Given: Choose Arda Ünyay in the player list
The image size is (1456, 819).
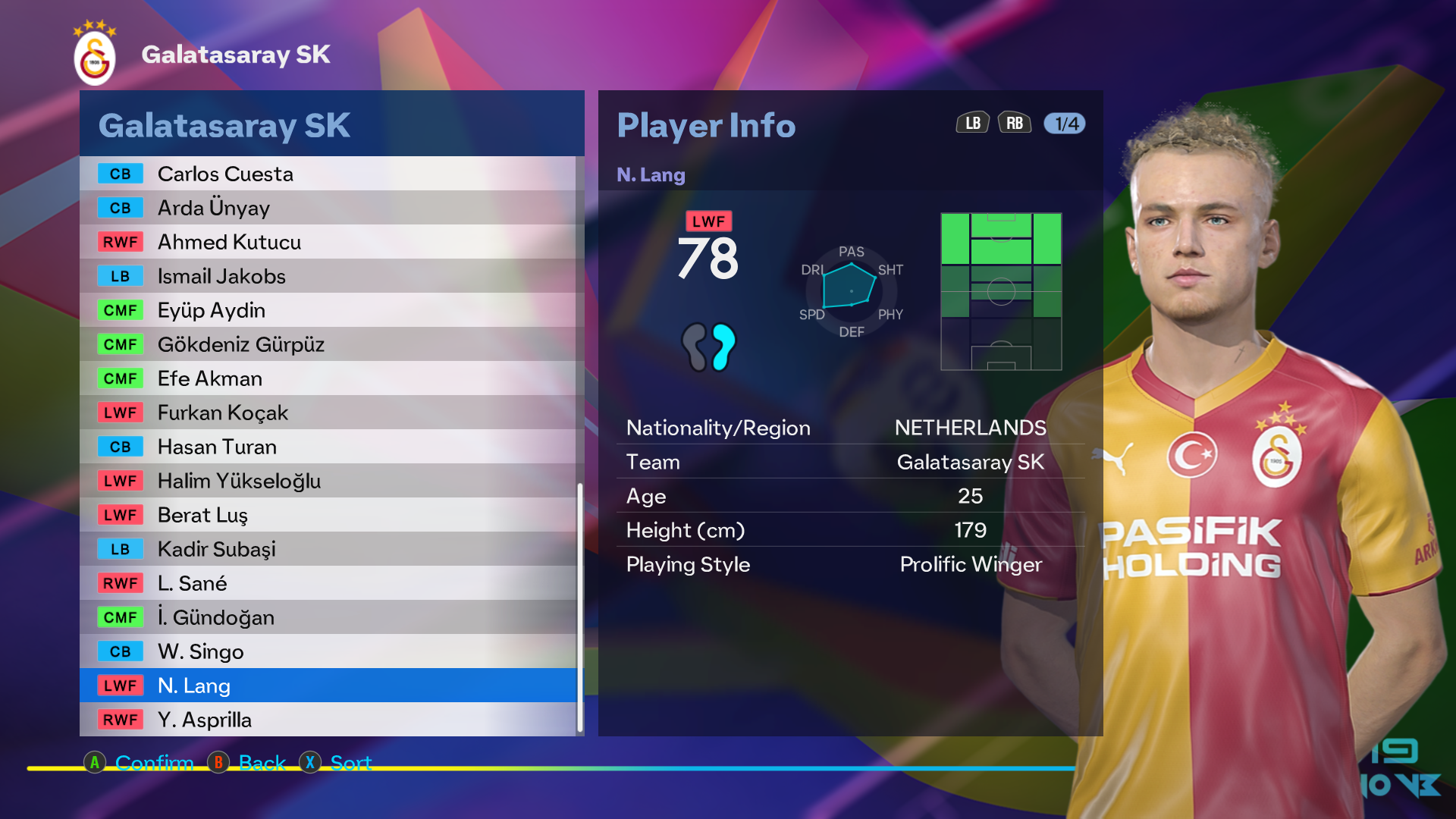Looking at the screenshot, I should pyautogui.click(x=328, y=208).
